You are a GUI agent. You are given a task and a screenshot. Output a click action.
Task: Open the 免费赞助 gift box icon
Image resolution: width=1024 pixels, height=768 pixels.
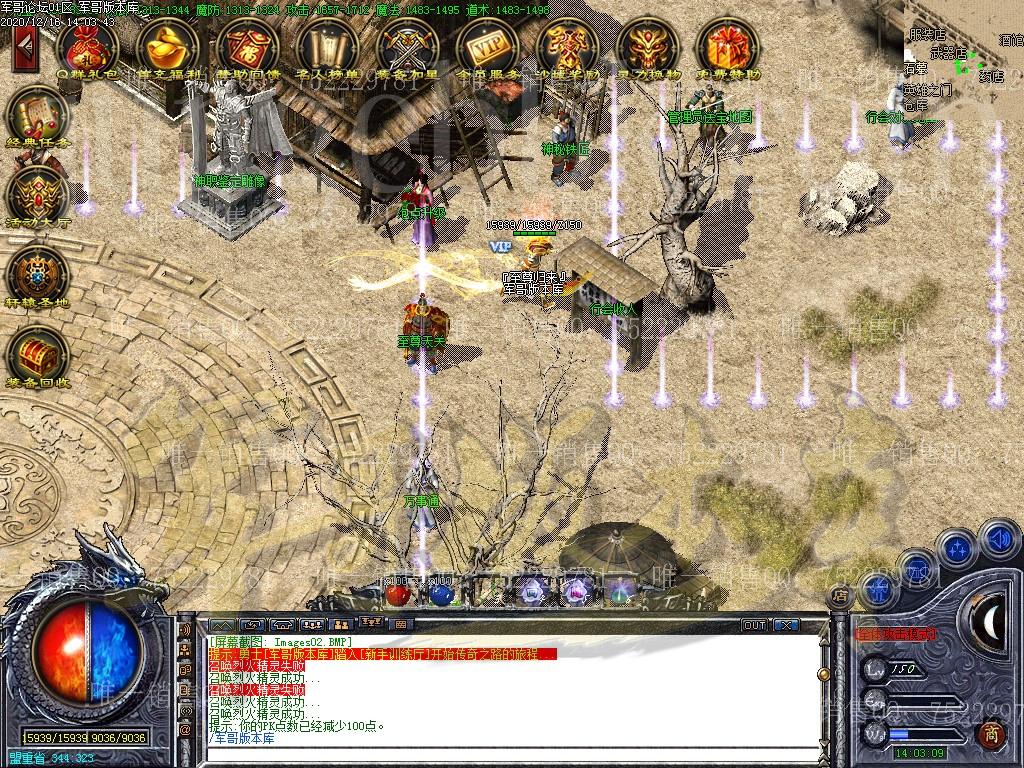coord(727,46)
